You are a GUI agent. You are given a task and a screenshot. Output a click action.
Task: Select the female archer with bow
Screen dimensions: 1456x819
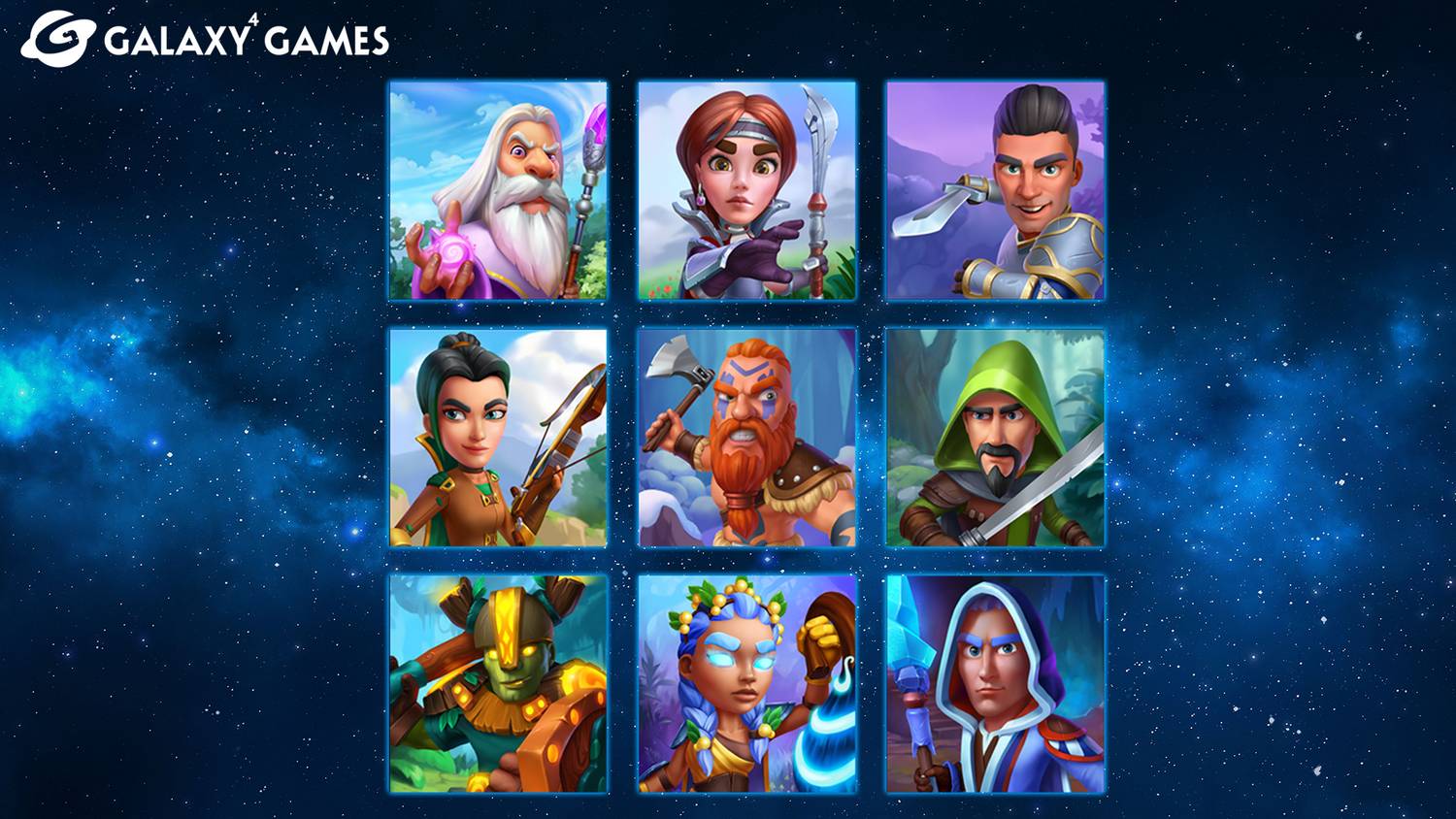point(498,438)
